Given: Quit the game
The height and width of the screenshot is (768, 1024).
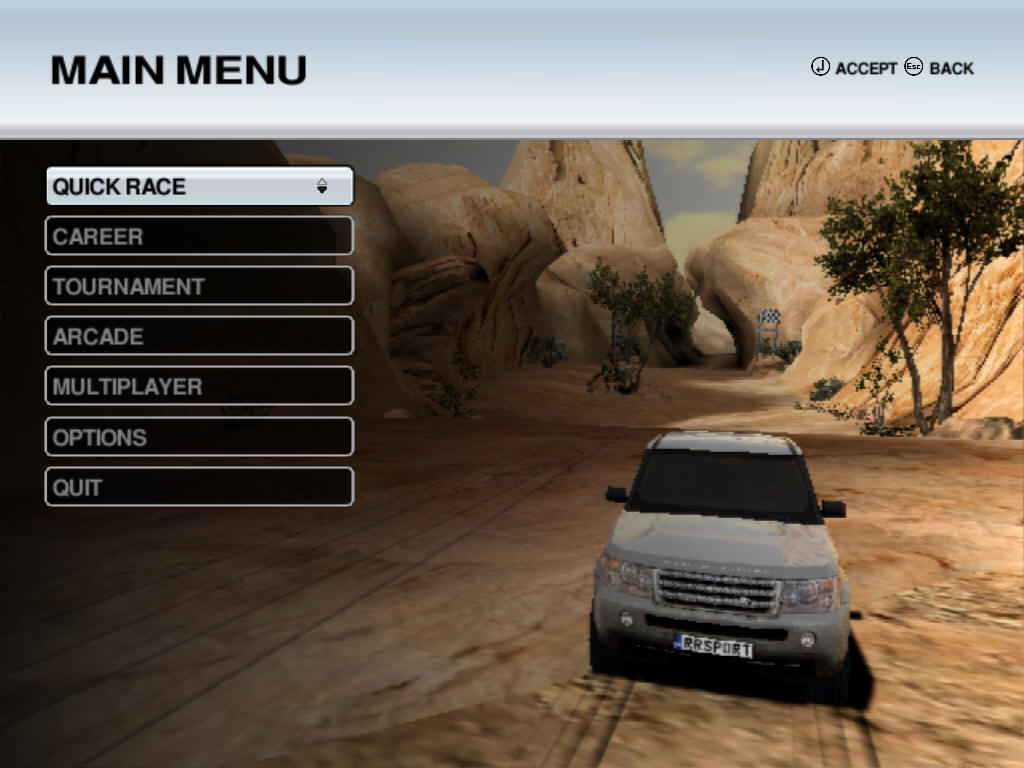Looking at the screenshot, I should [199, 487].
